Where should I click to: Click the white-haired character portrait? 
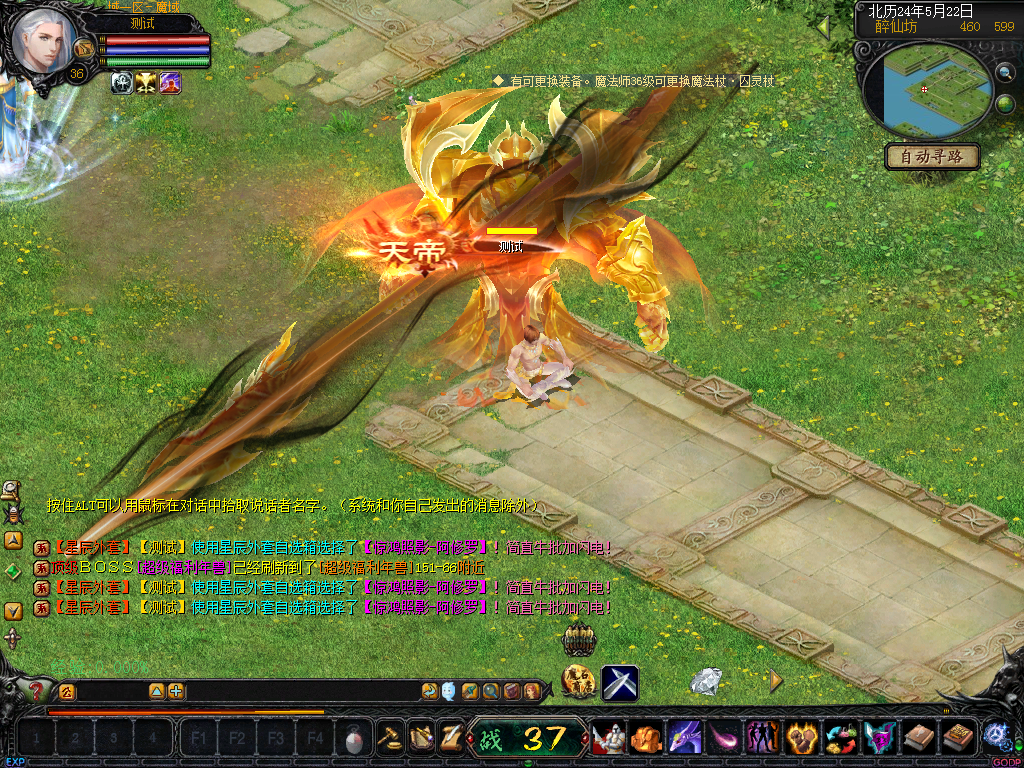[44, 40]
